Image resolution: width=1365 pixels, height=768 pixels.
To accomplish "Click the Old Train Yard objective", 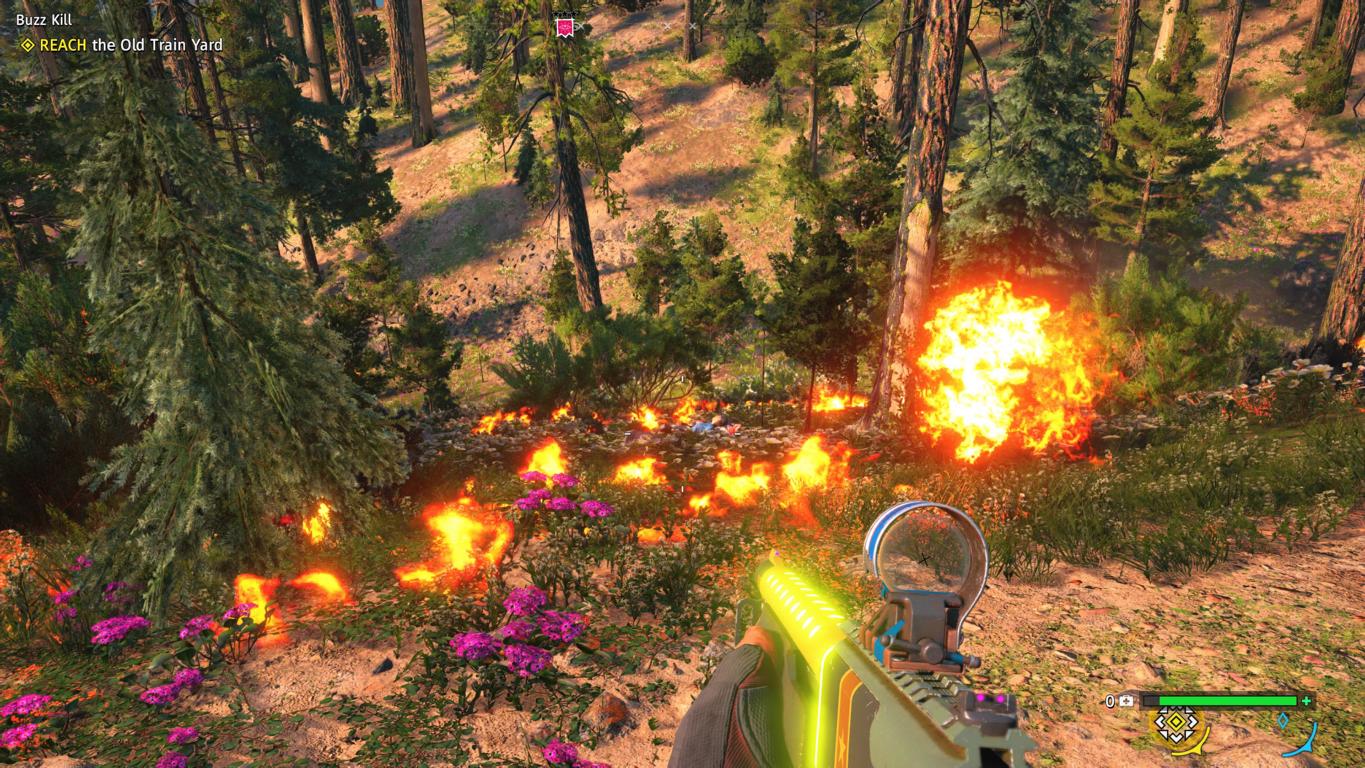I will click(x=130, y=45).
